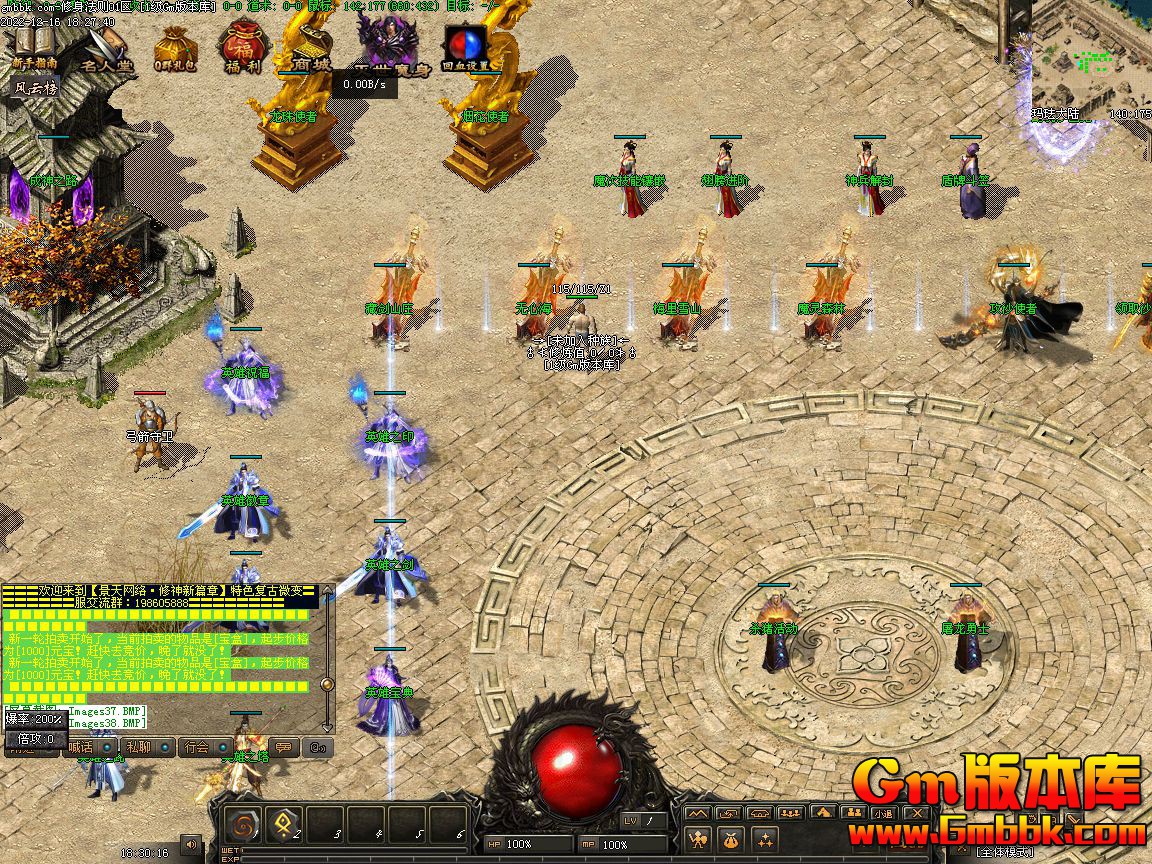Open the 灭世魔身 demon form icon
The image size is (1152, 864).
click(x=384, y=46)
